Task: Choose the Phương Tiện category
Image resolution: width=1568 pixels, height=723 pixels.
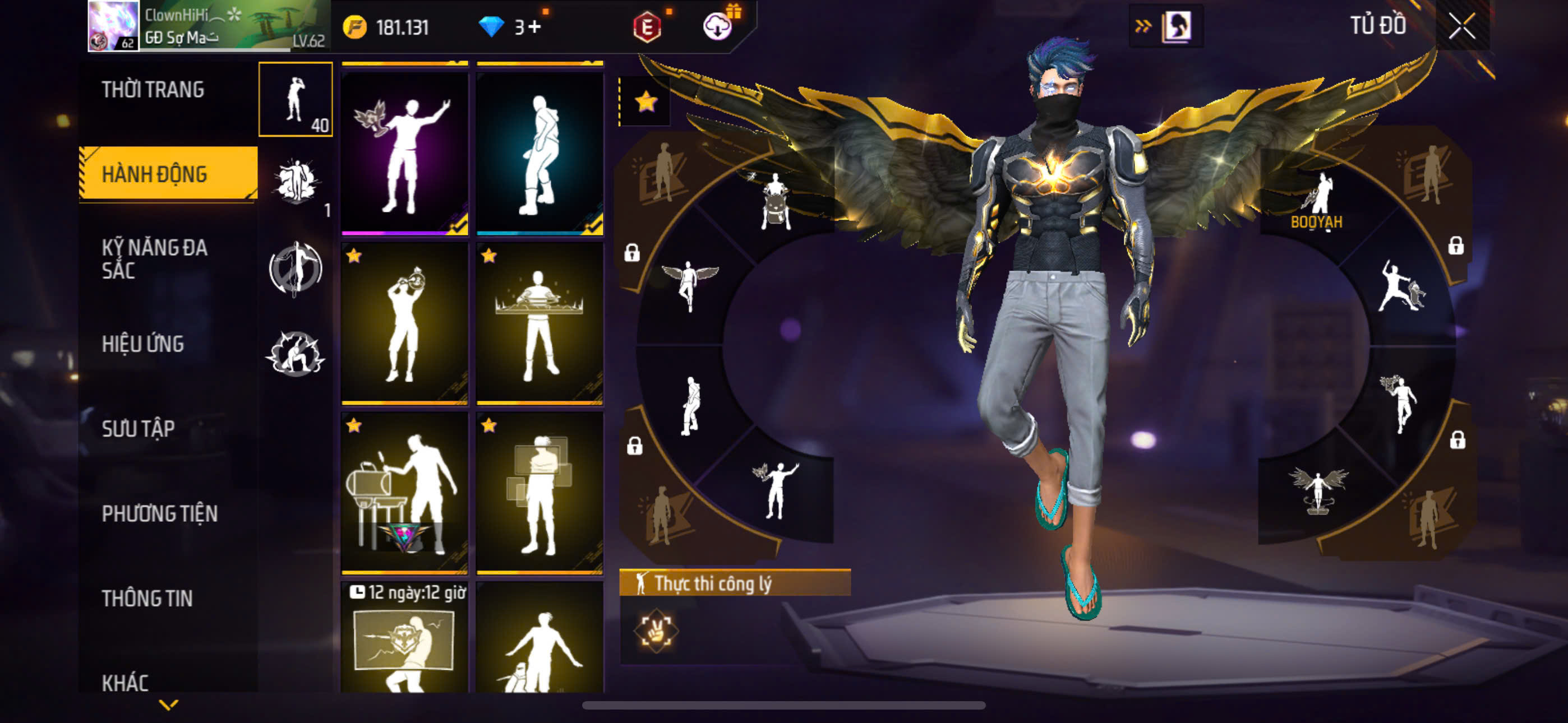Action: (x=159, y=513)
